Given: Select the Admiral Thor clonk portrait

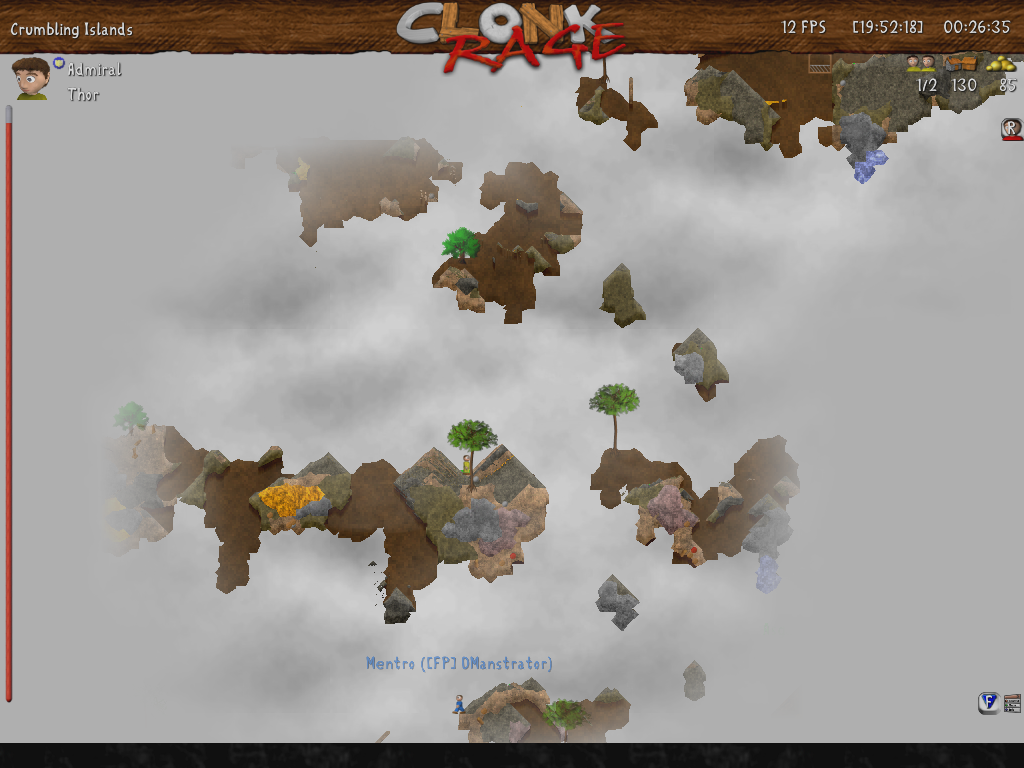Looking at the screenshot, I should (x=31, y=78).
